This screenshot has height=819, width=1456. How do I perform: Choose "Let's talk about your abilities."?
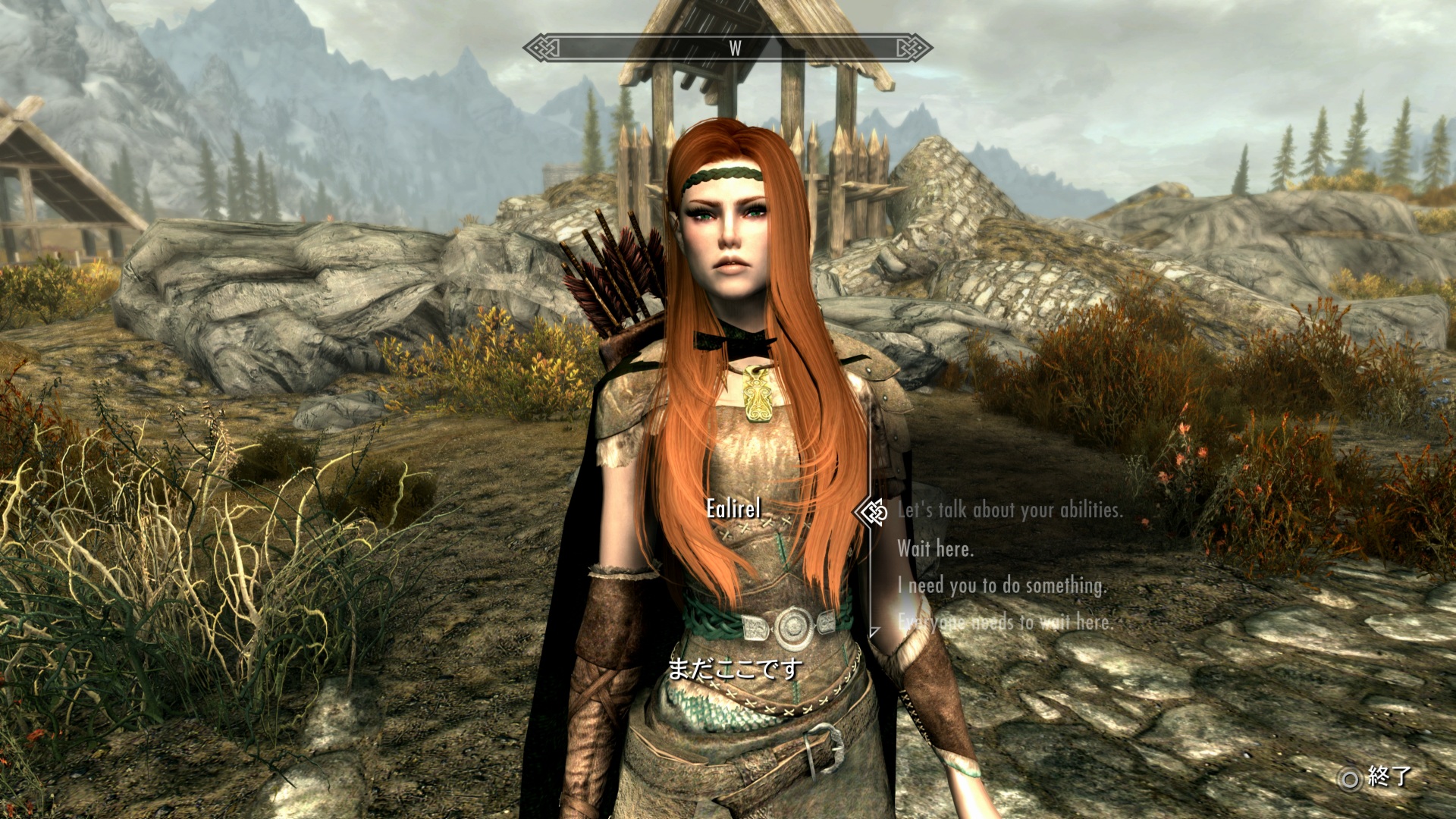point(1009,510)
